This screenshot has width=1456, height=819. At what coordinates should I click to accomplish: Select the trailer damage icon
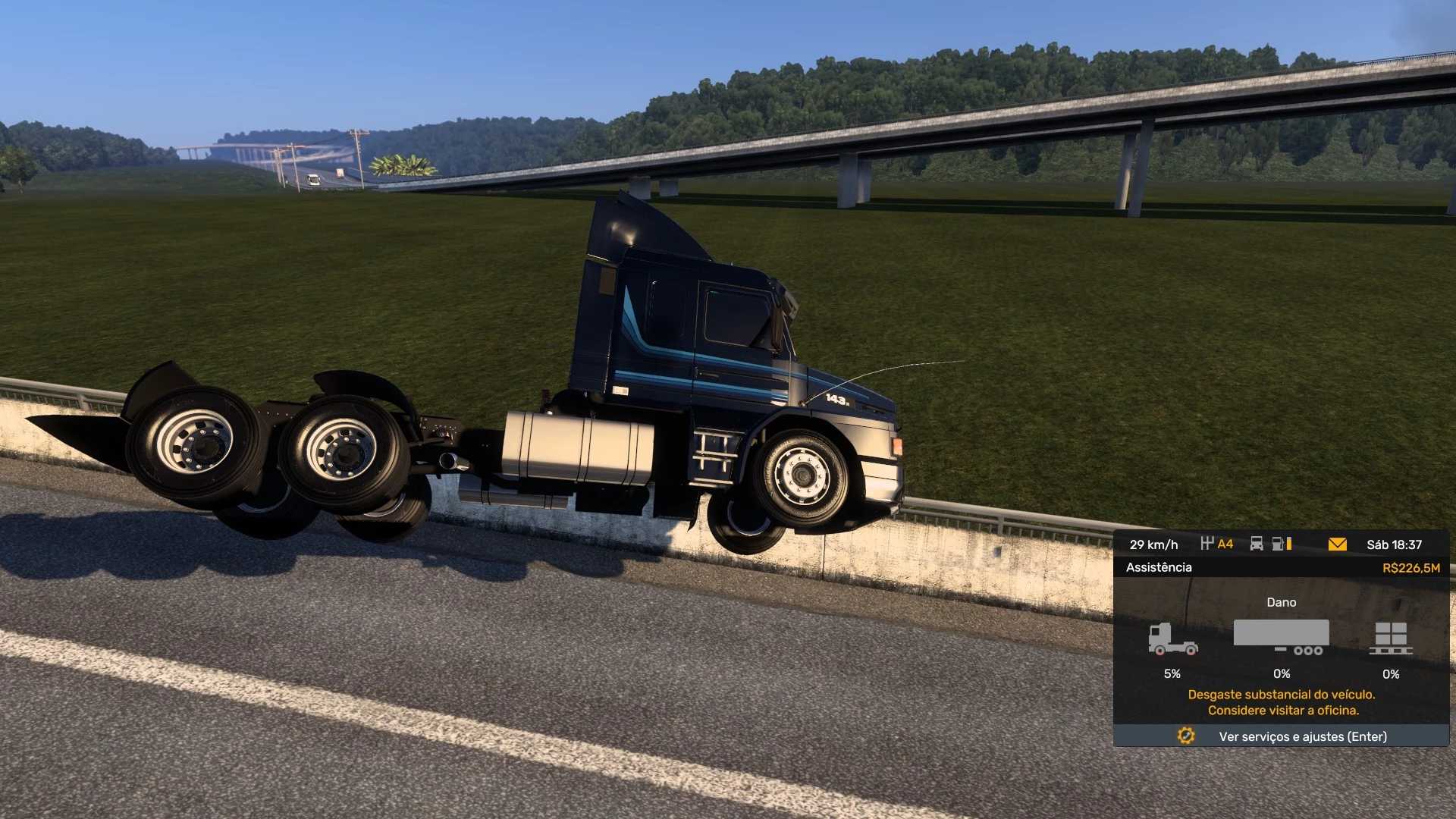[1282, 637]
